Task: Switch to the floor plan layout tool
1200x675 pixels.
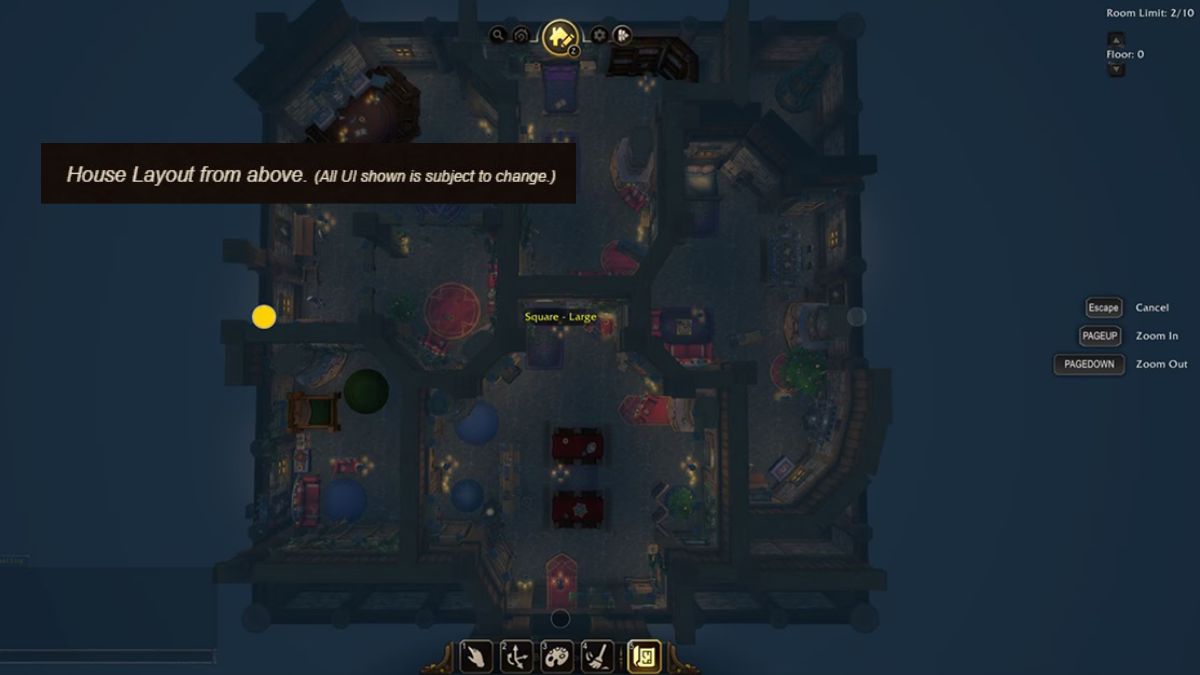Action: [x=644, y=656]
